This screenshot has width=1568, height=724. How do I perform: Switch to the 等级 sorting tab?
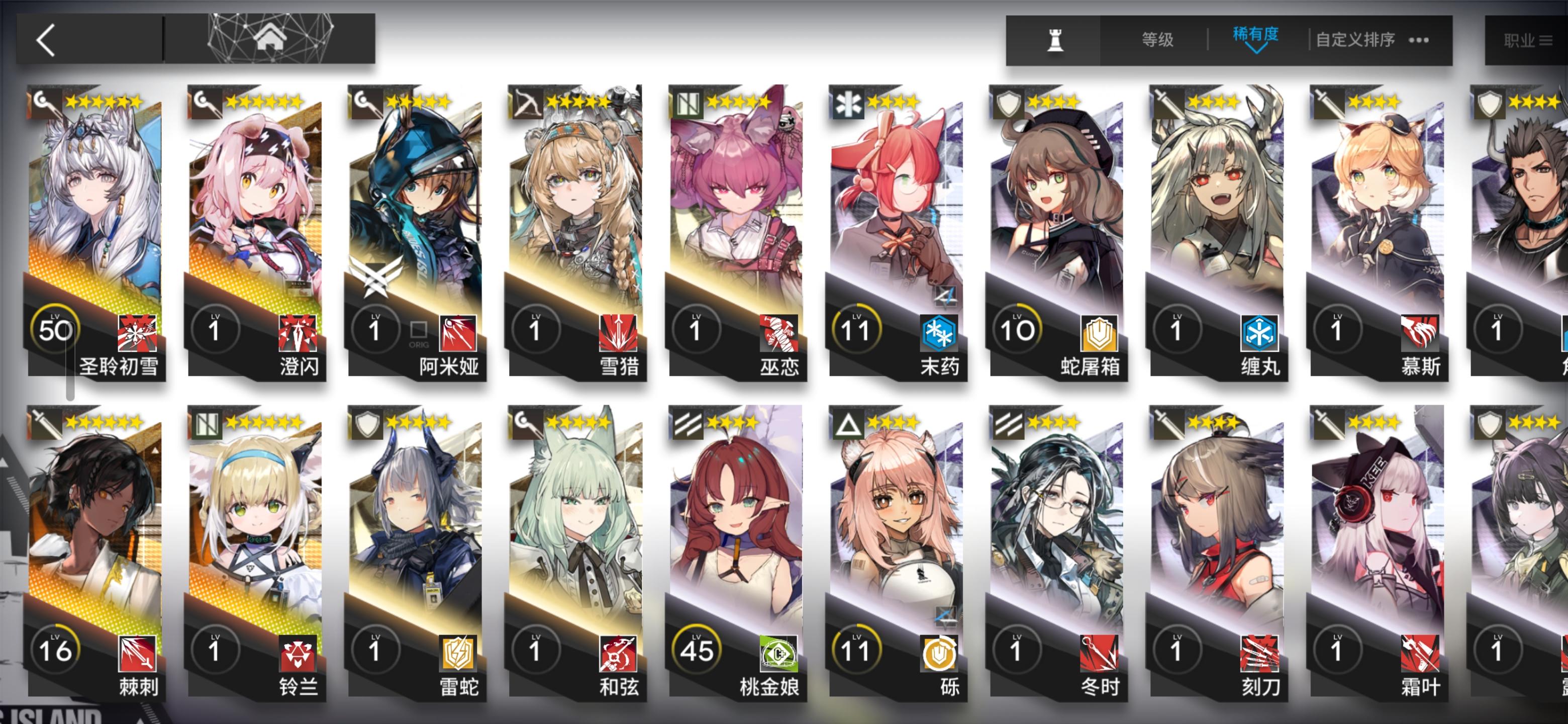pos(1158,38)
